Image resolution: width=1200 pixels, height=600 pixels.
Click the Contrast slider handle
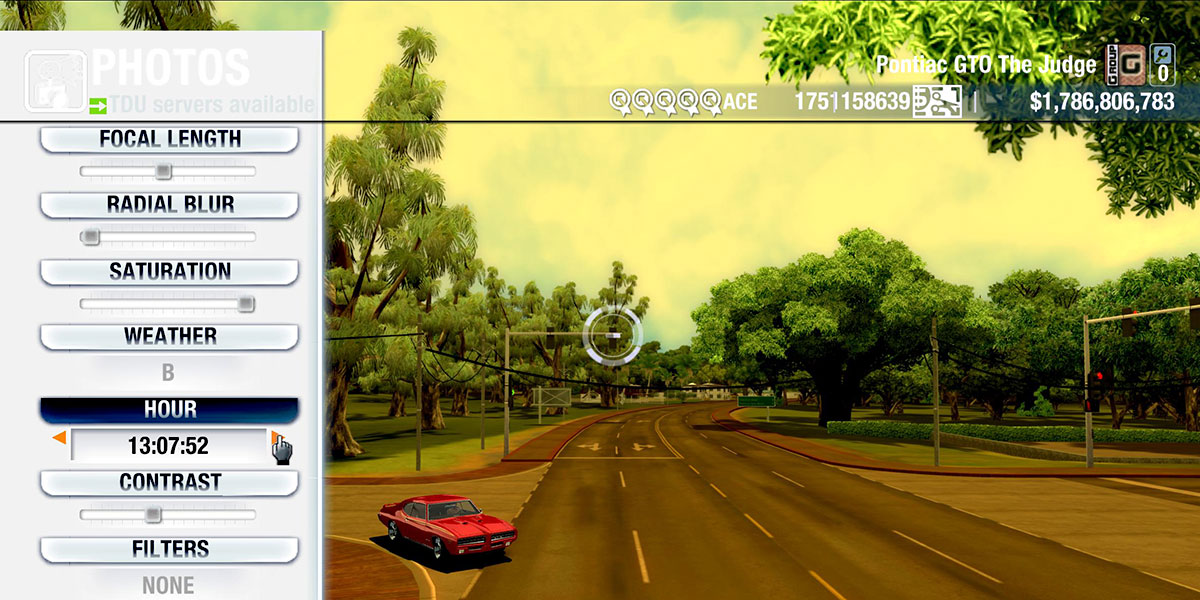(152, 515)
